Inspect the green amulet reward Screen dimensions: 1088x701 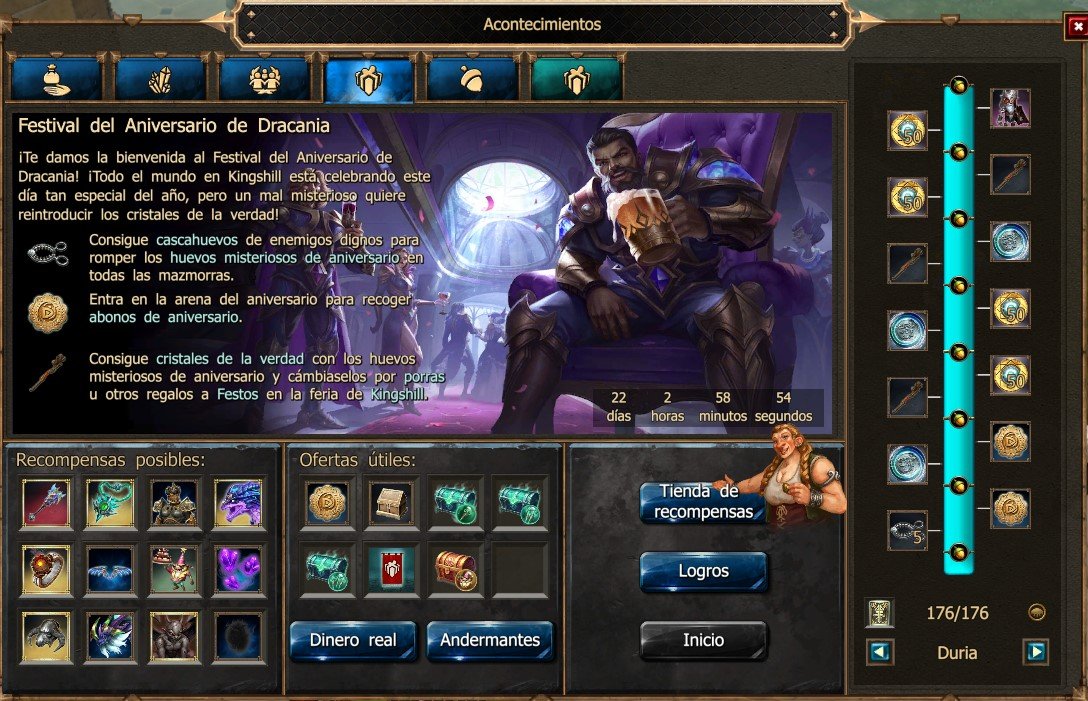tap(110, 503)
